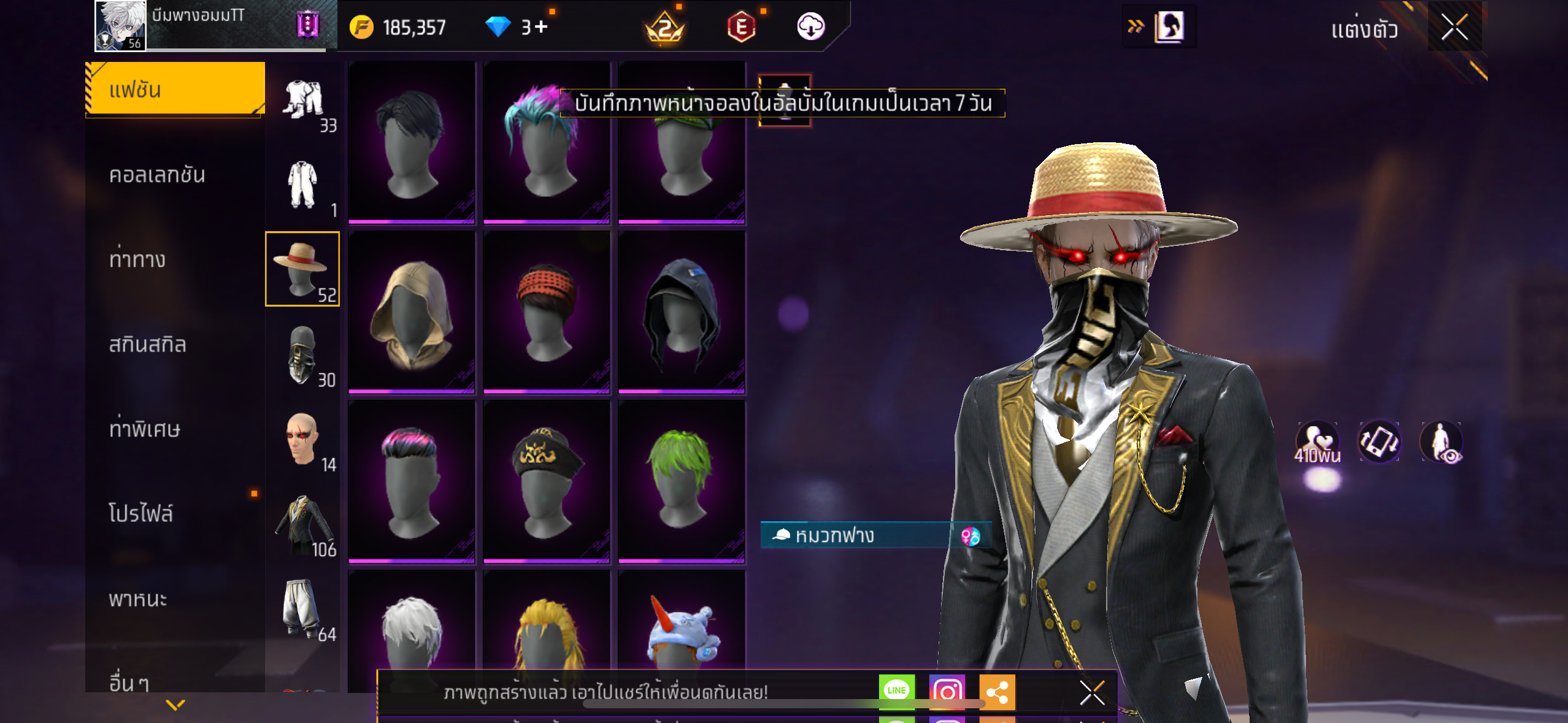Share the screenshot via LINE
This screenshot has height=723, width=1568.
tap(896, 691)
